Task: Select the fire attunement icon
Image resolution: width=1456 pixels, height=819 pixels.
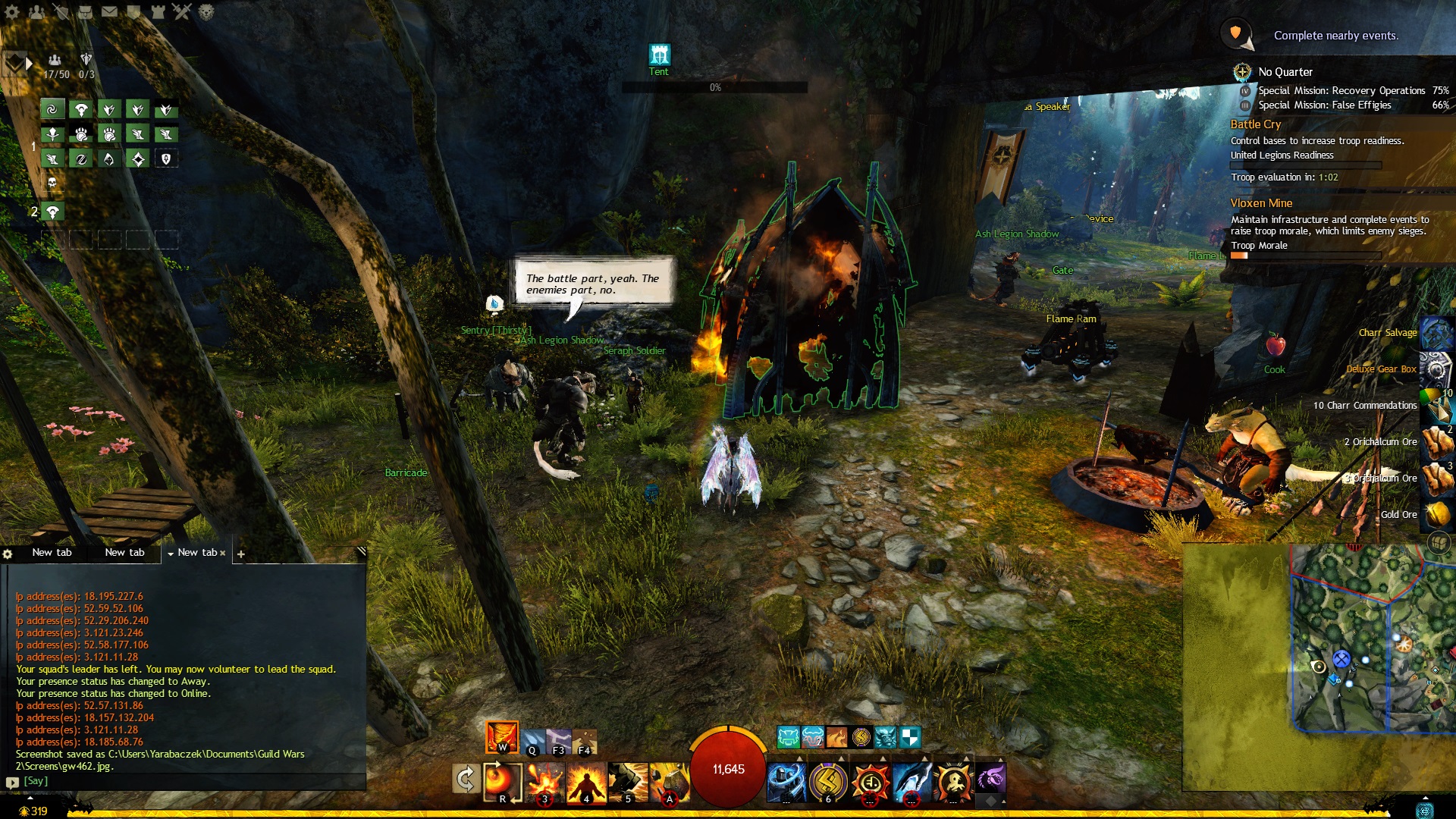Action: click(x=501, y=736)
